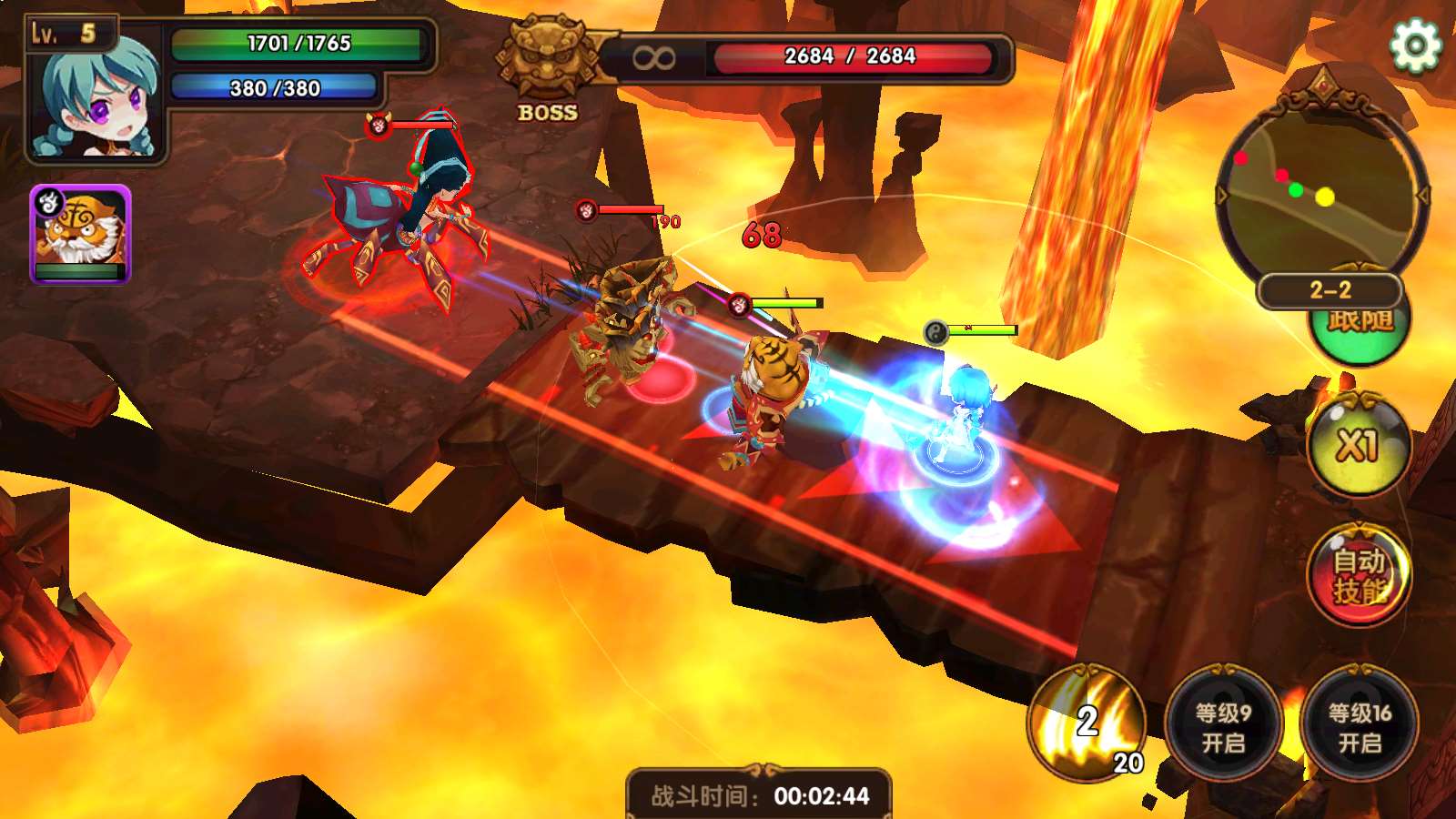Change battle speed with X1 button
This screenshot has width=1456, height=819.
click(1359, 446)
